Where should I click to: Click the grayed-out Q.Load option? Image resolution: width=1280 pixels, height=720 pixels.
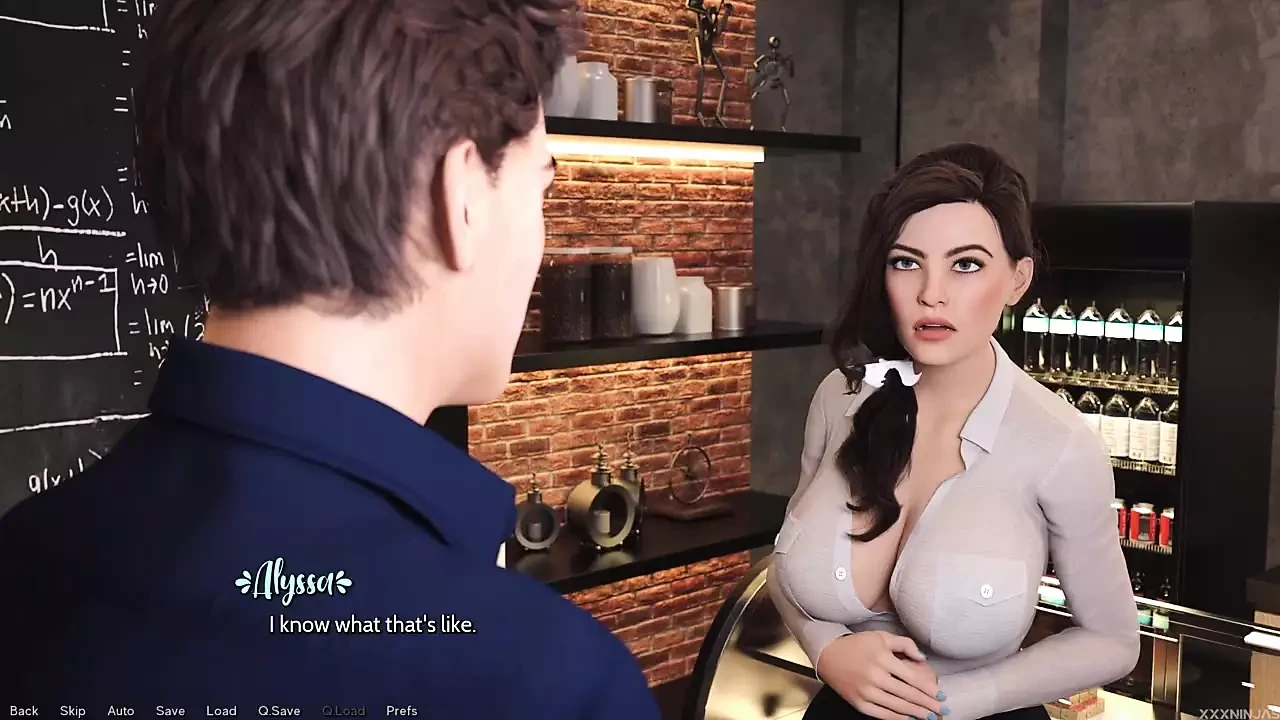(343, 710)
